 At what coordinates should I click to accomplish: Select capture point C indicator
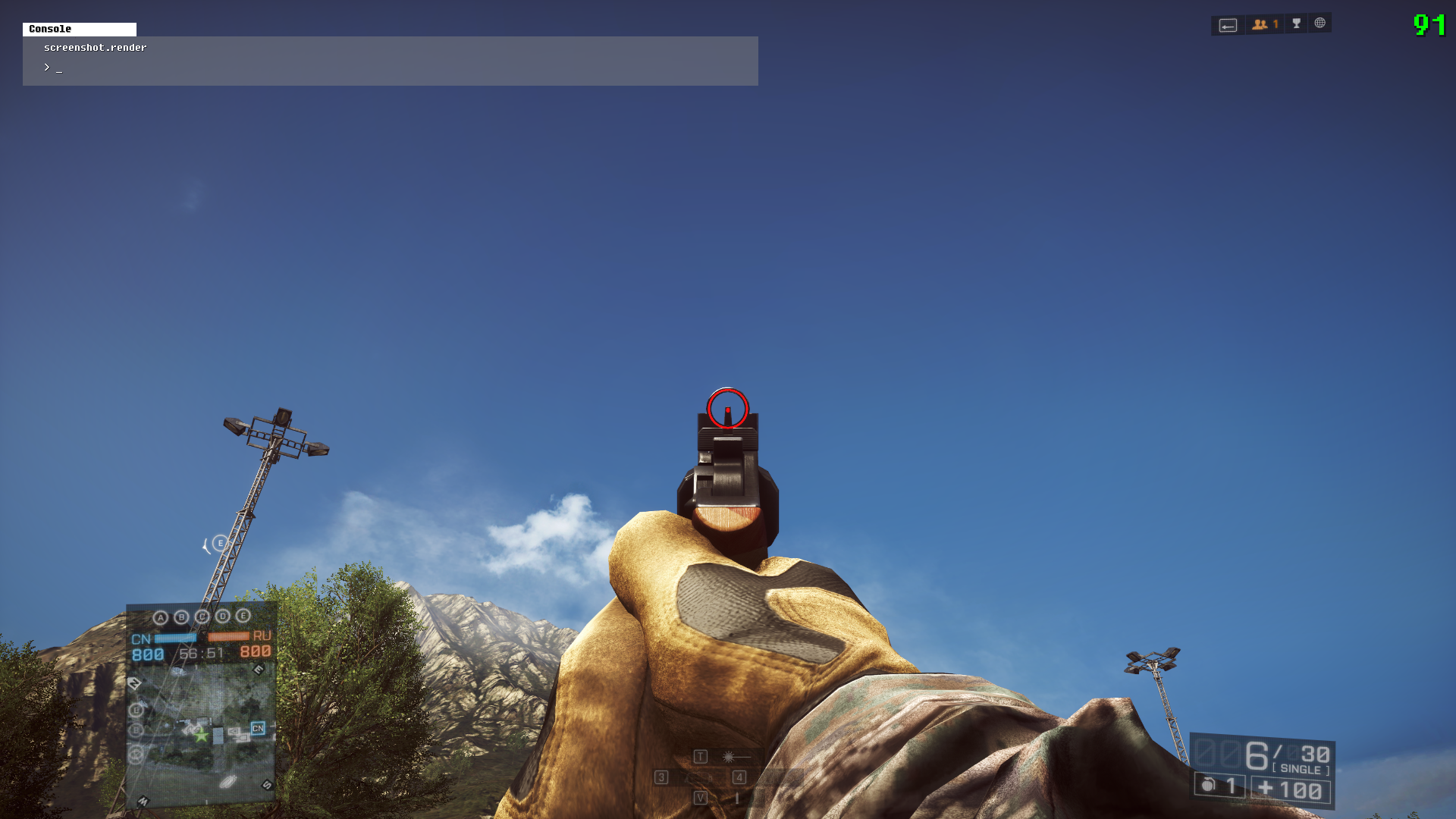(202, 617)
